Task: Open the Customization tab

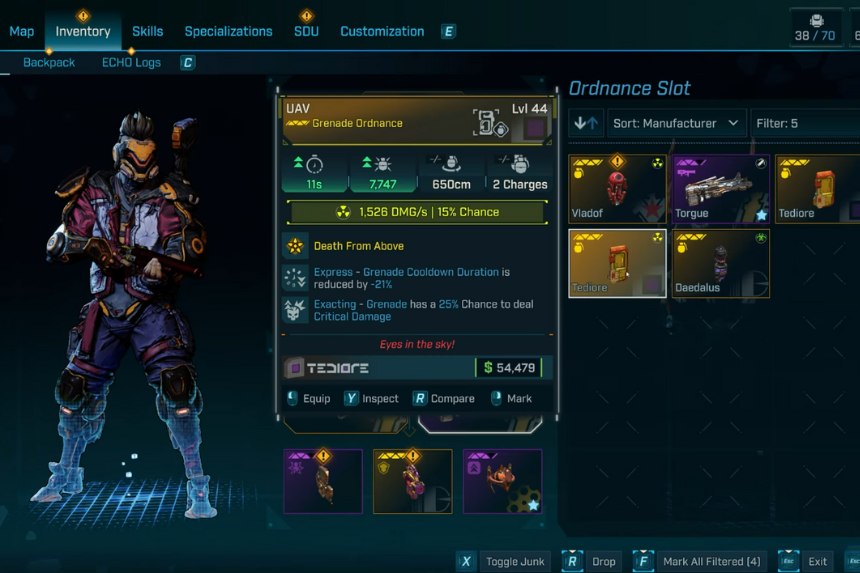Action: point(382,31)
